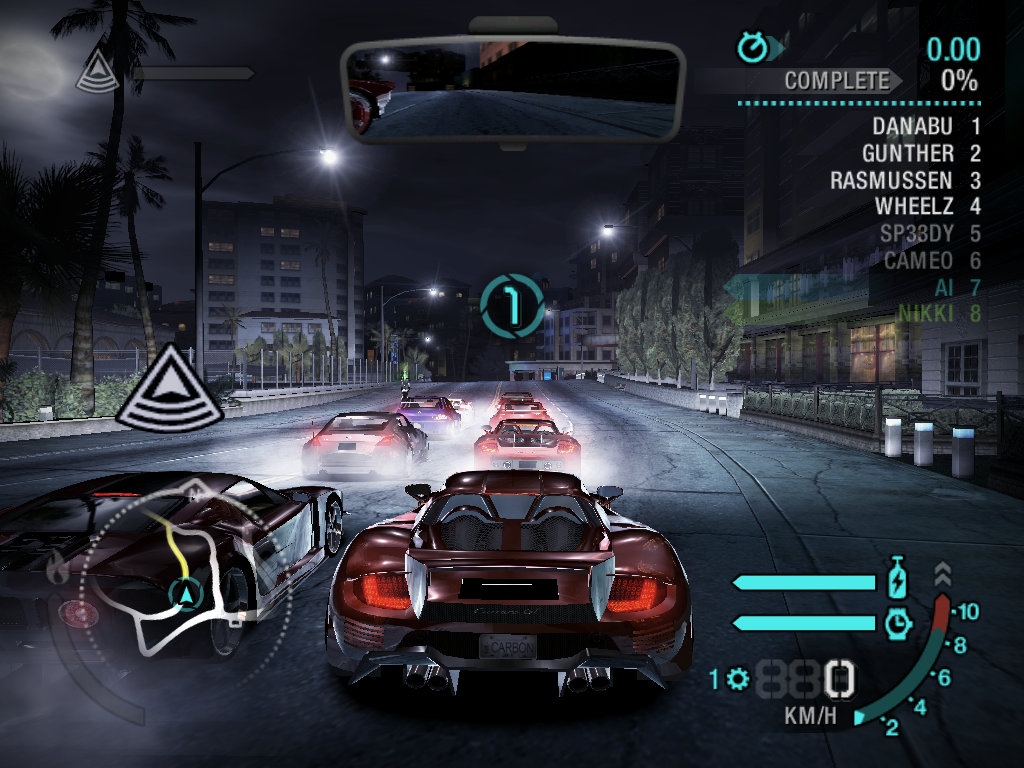Click the lap timer stopwatch icon
The image size is (1024, 768).
point(752,46)
